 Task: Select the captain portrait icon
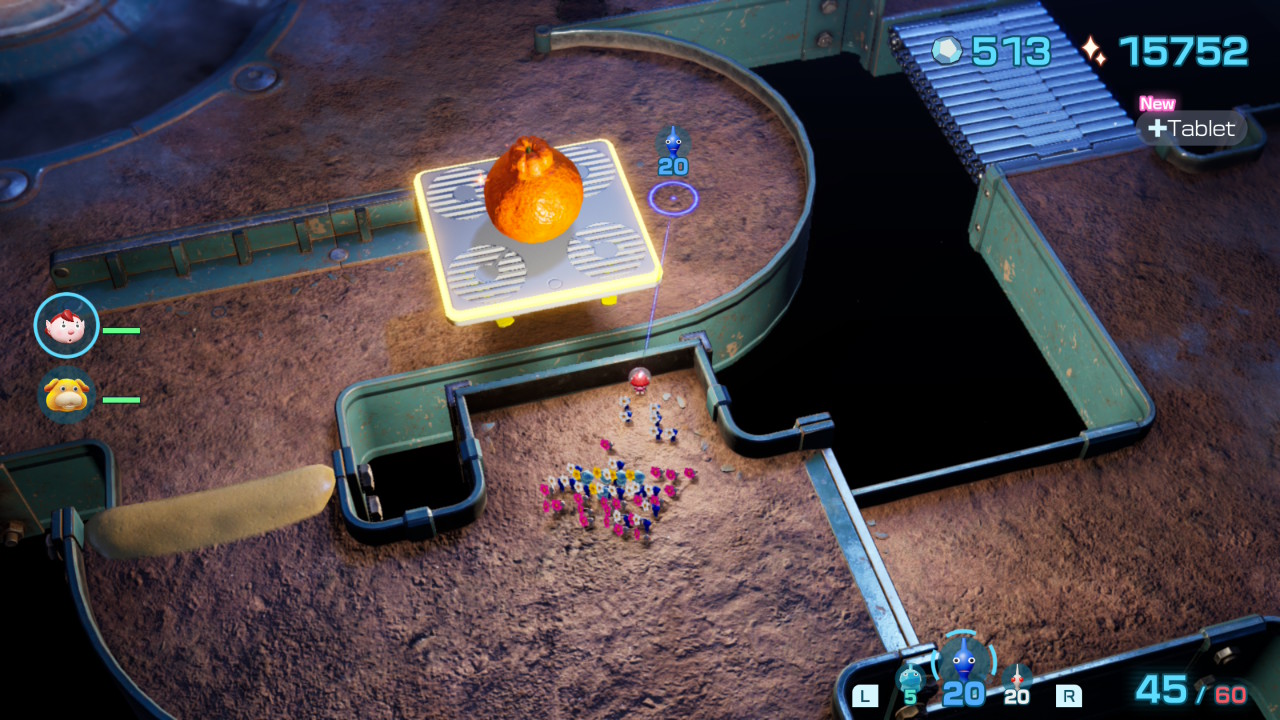(66, 326)
